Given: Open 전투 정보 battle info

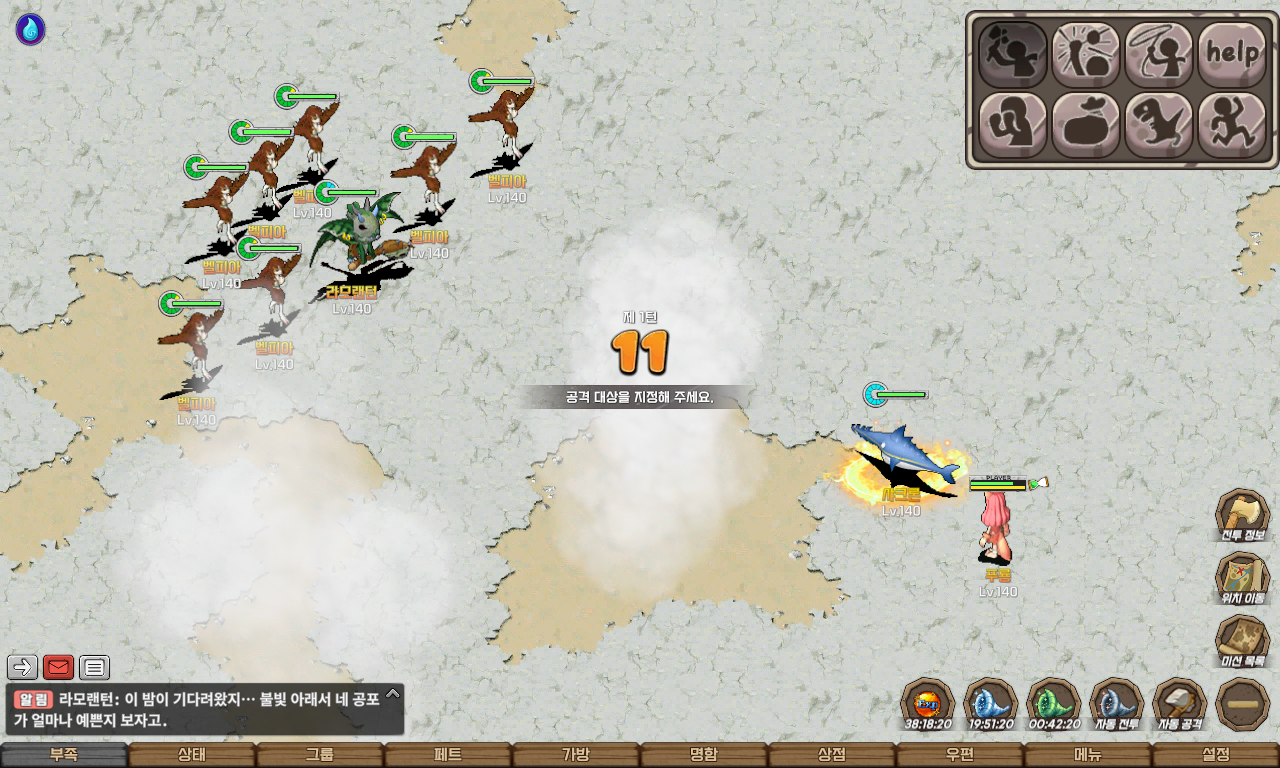Looking at the screenshot, I should pyautogui.click(x=1242, y=516).
